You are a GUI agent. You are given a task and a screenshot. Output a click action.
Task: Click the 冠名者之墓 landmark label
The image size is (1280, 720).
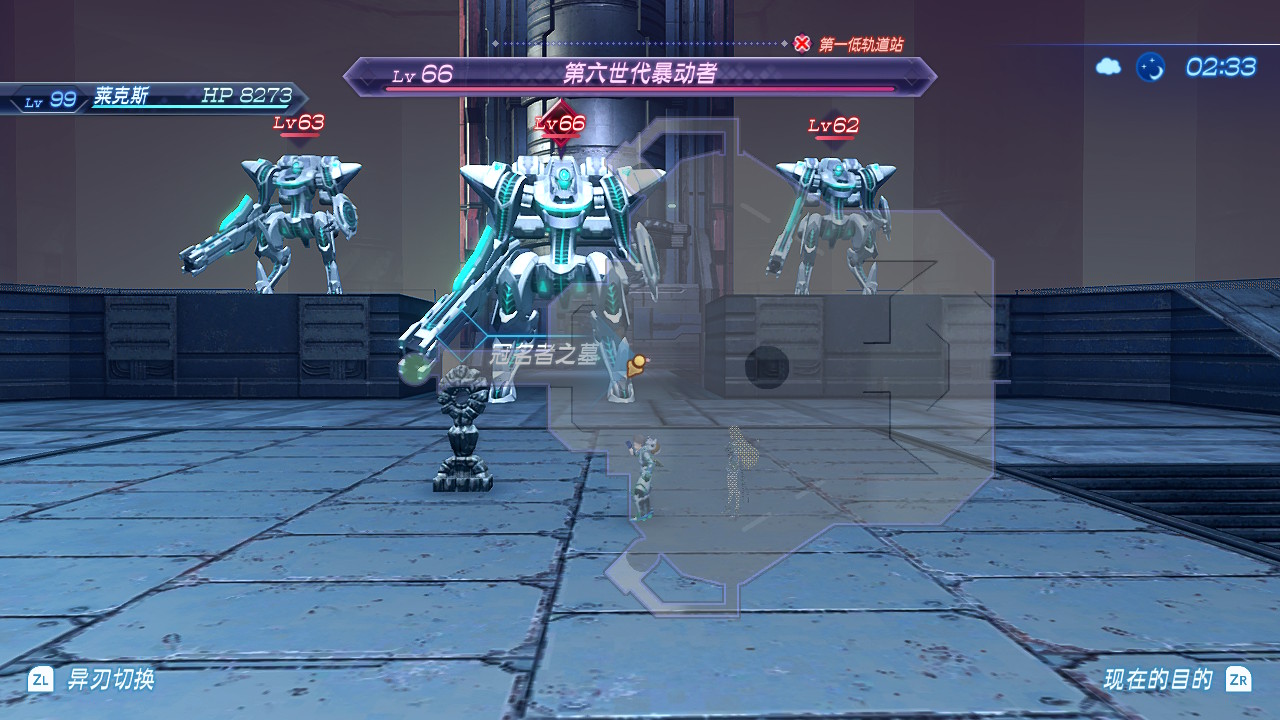(545, 353)
